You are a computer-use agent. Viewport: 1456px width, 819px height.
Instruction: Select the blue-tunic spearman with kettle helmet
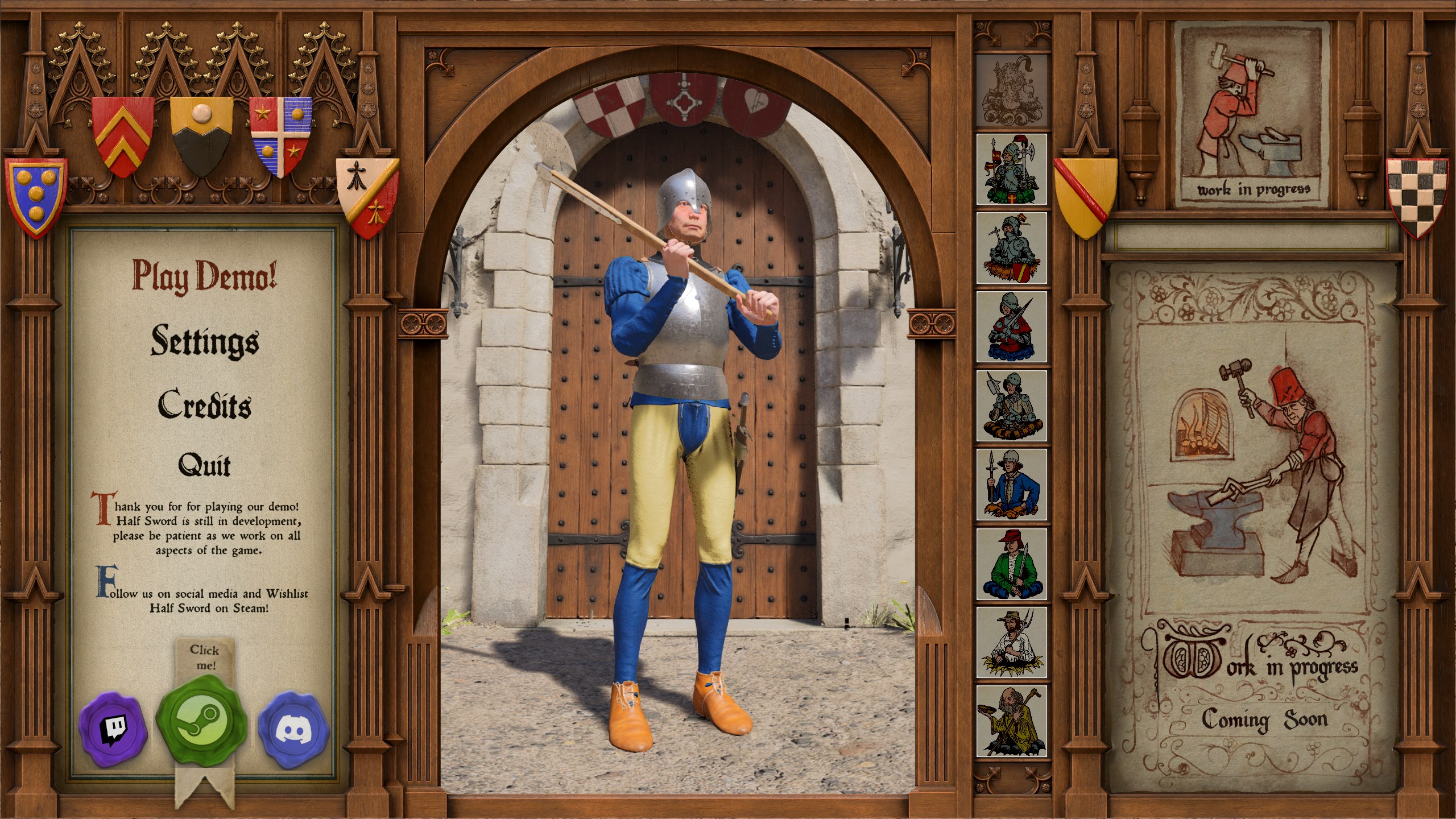(1012, 484)
